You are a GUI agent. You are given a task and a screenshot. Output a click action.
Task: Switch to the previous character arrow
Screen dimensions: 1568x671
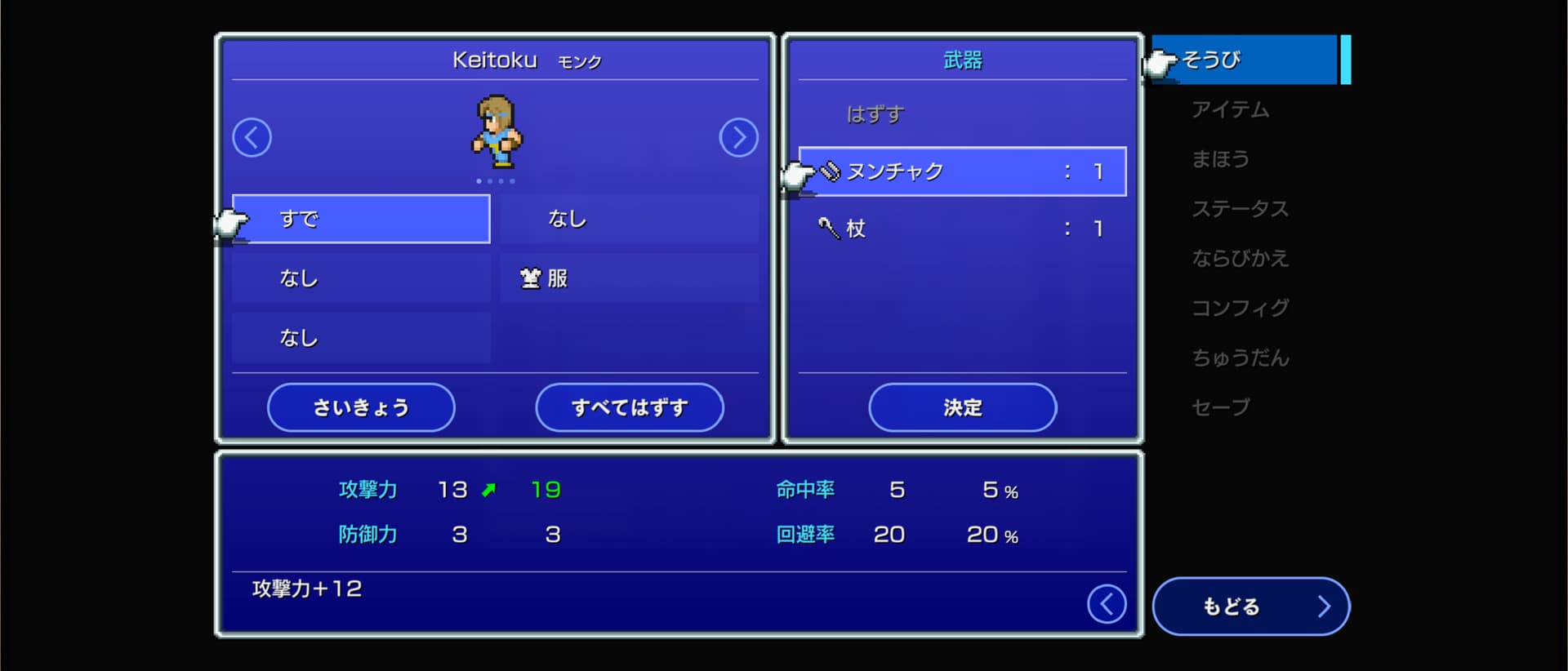[252, 137]
